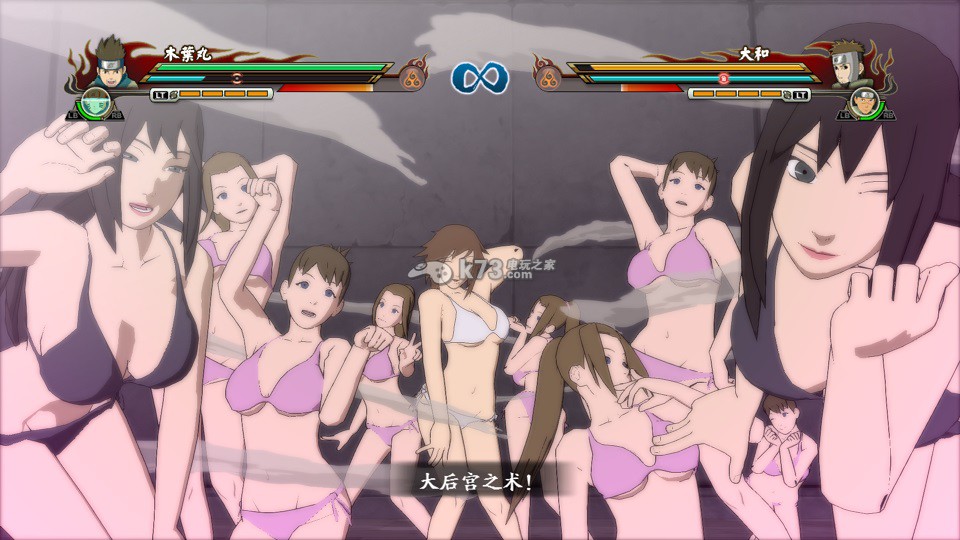960x540 pixels.
Task: Select the support character icon under Yamato
Action: [866, 103]
